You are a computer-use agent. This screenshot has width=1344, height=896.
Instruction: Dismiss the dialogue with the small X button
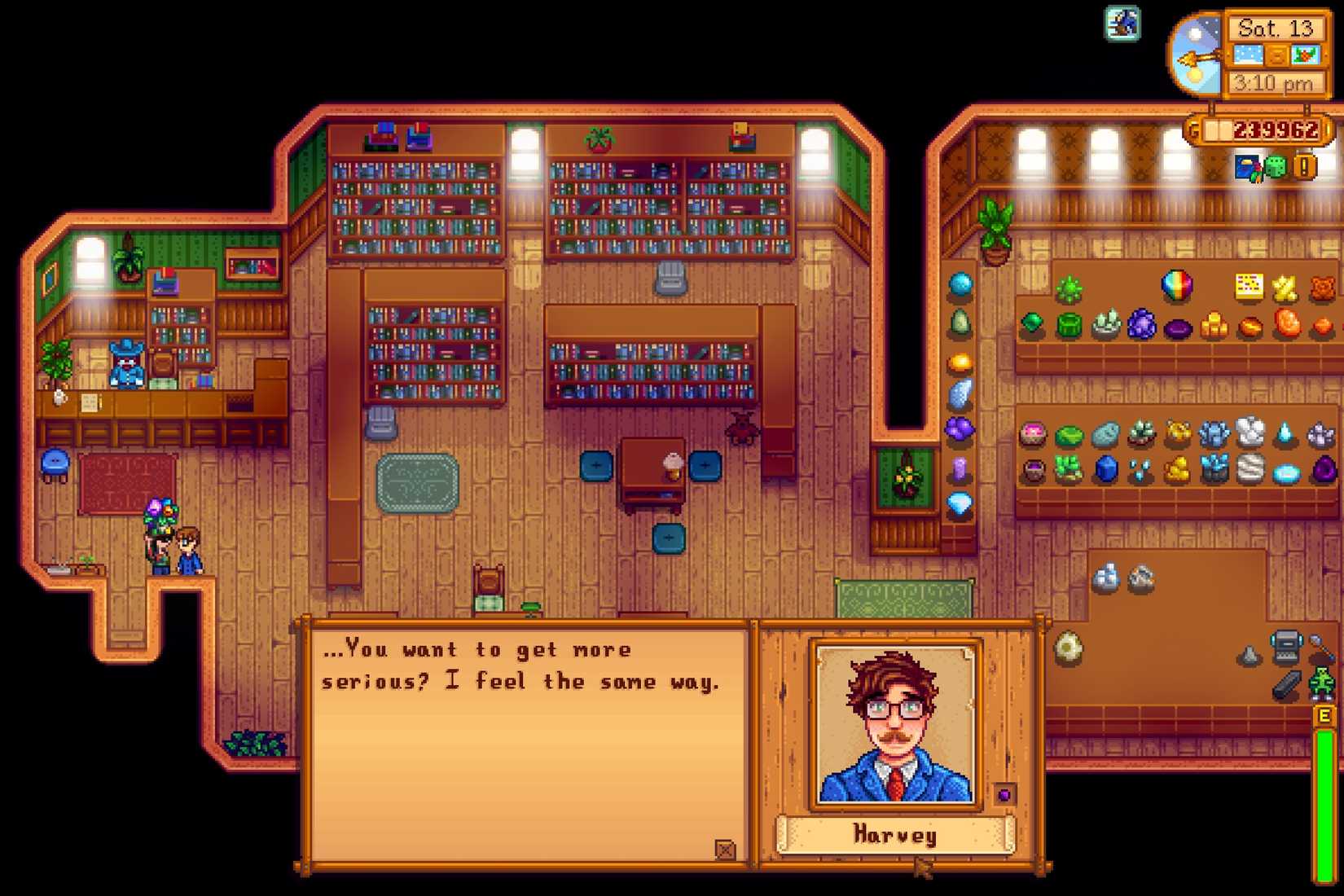click(725, 849)
